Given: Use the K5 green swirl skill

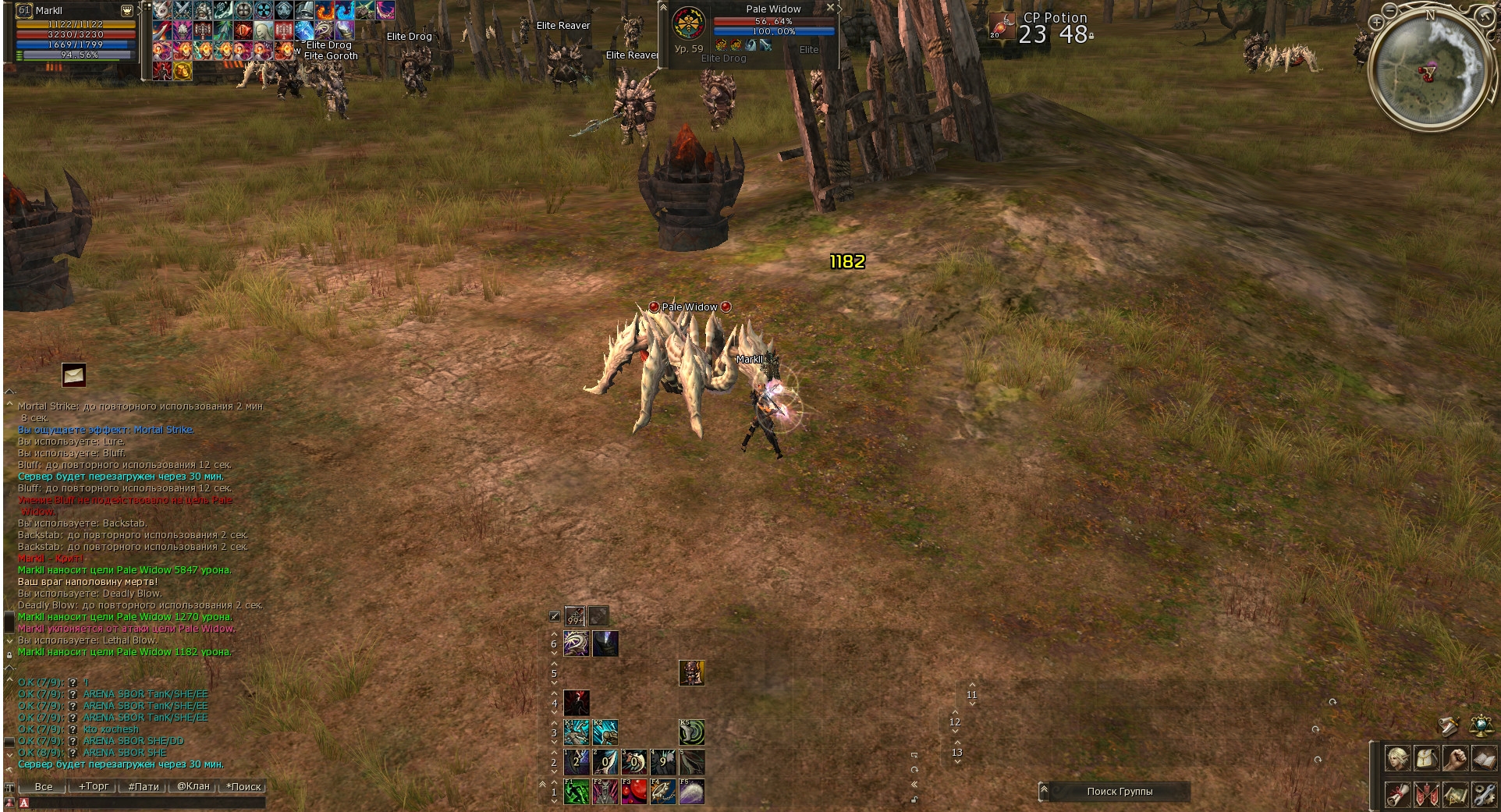Looking at the screenshot, I should click(692, 732).
